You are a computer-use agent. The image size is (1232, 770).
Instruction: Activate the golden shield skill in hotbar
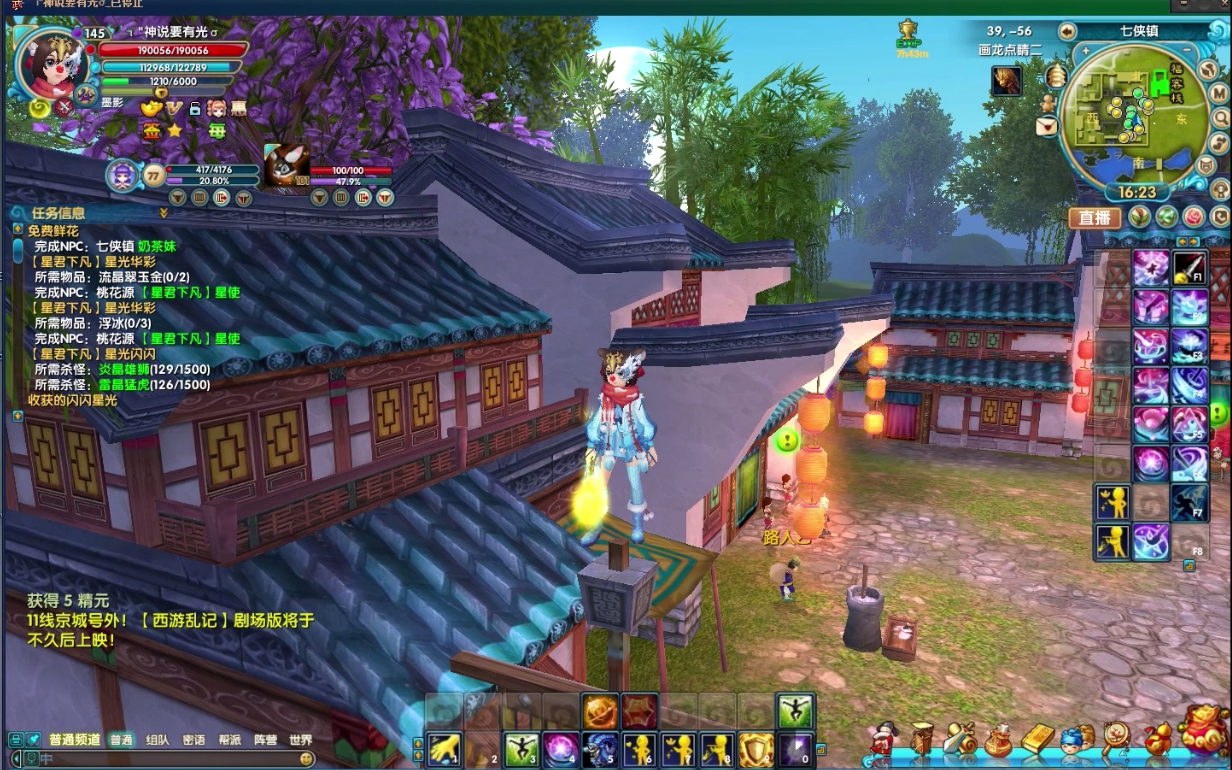[x=756, y=749]
